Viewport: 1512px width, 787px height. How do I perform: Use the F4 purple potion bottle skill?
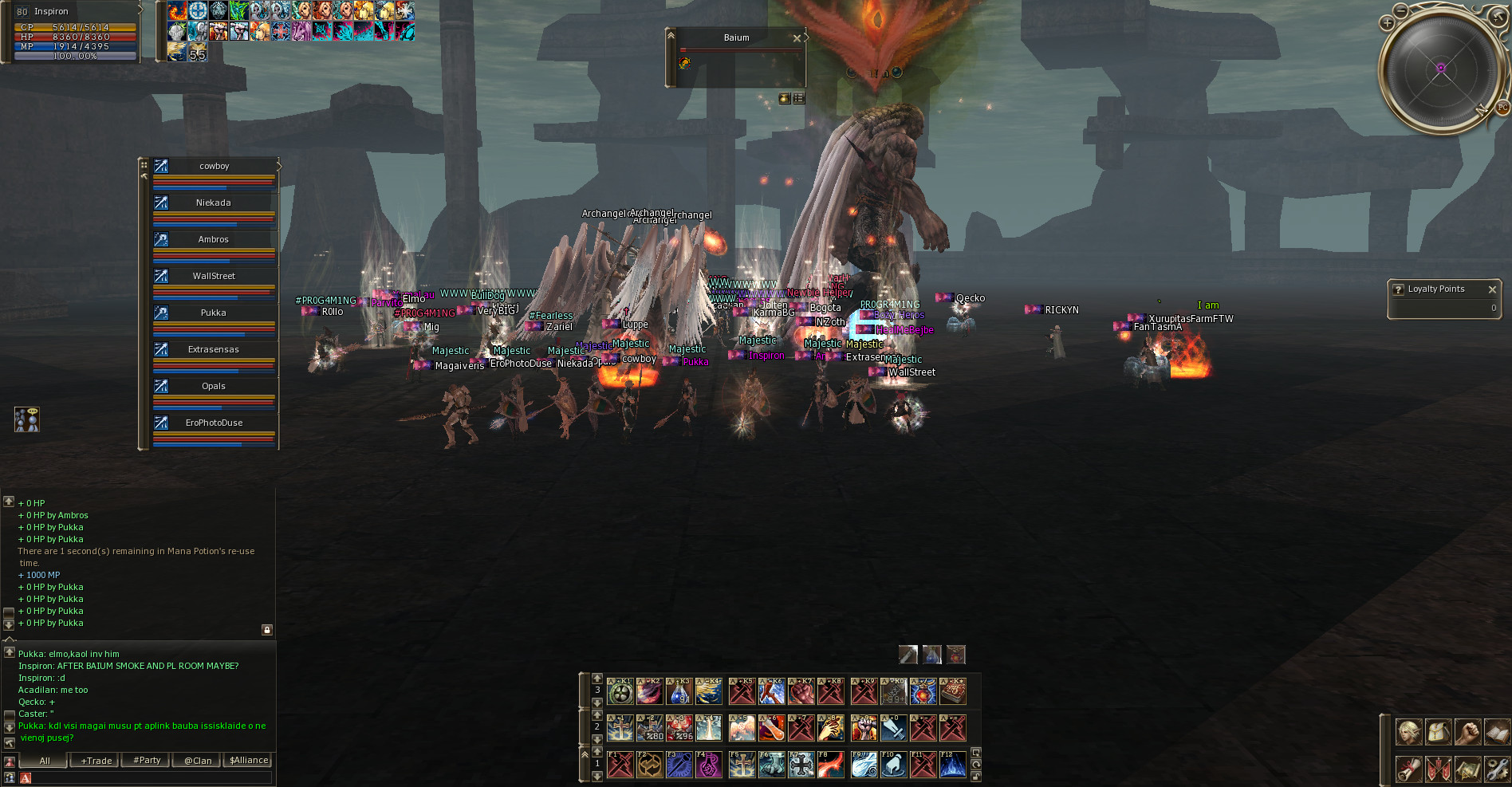pos(708,765)
